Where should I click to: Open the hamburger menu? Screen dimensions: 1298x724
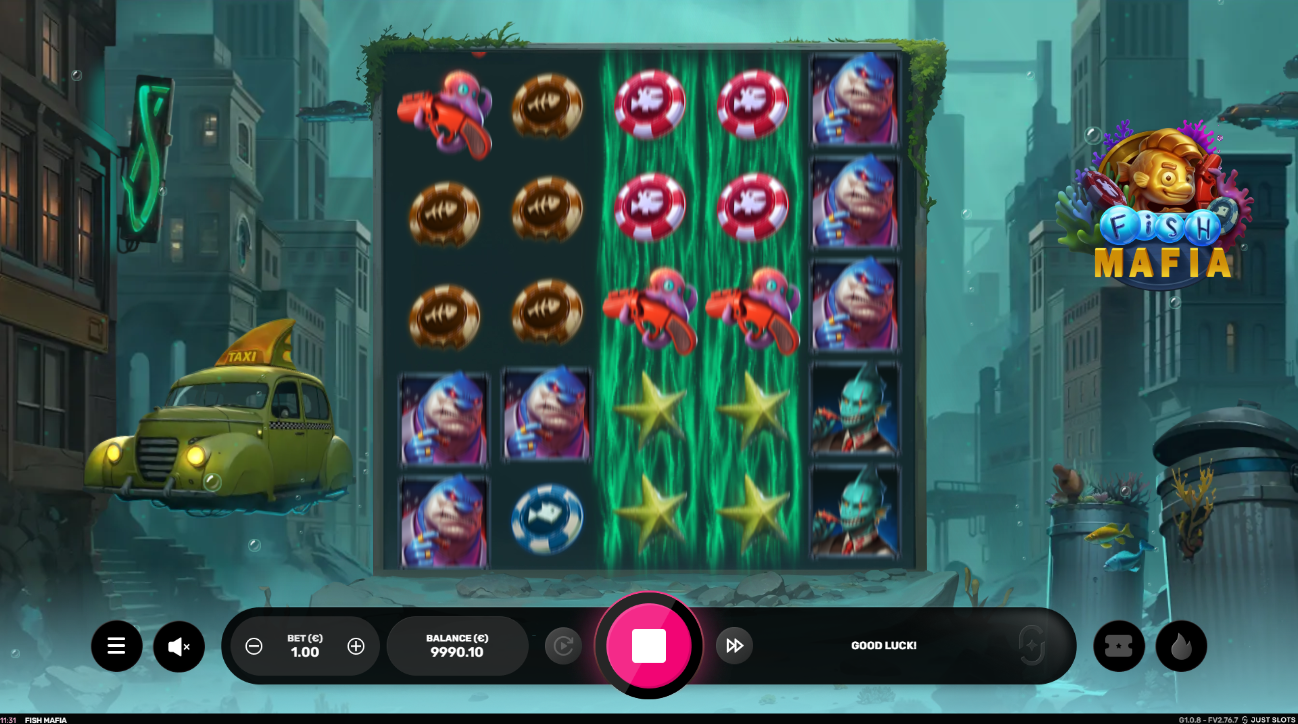[117, 646]
